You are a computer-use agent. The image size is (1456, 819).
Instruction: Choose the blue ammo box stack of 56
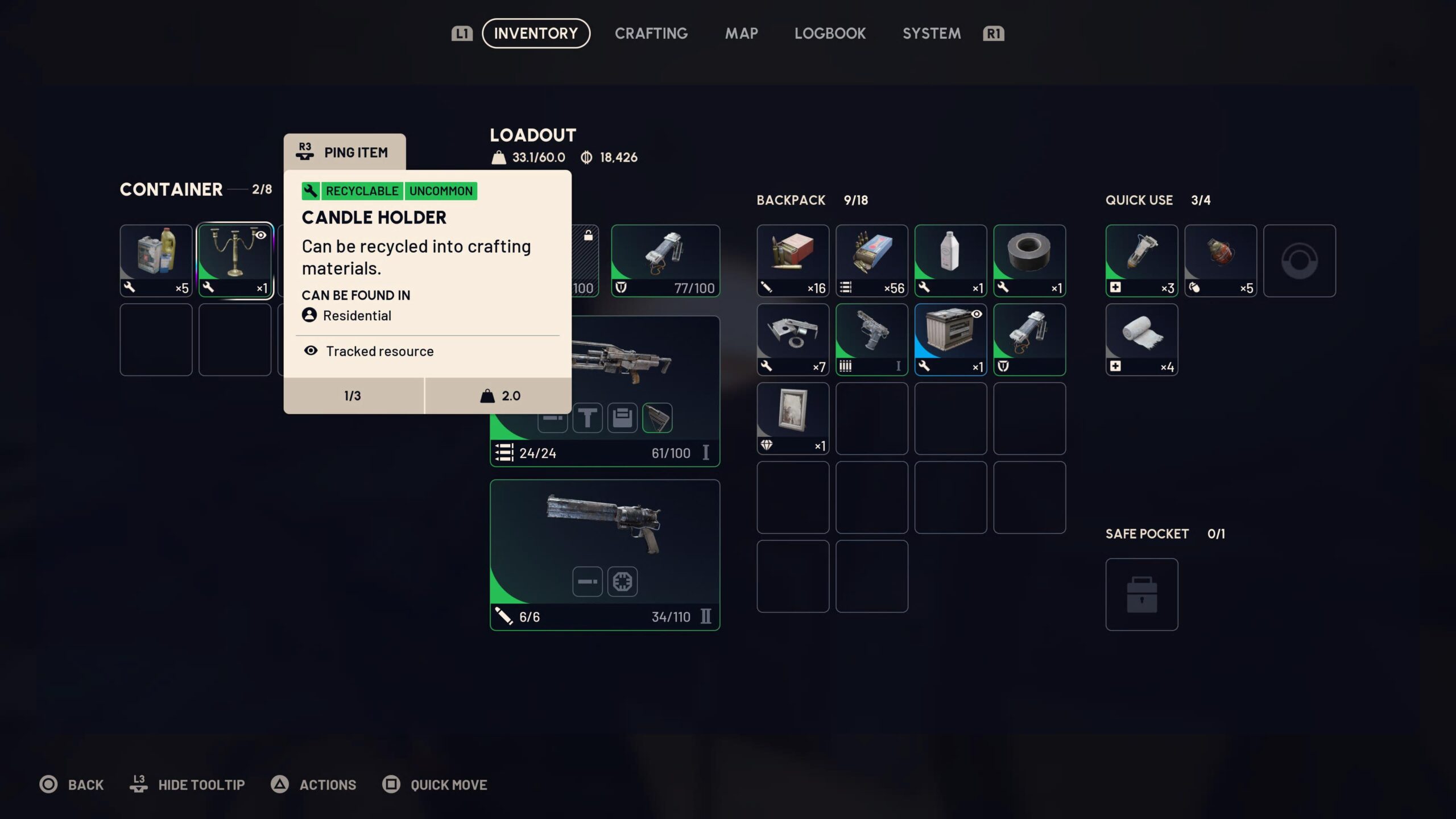coord(871,260)
